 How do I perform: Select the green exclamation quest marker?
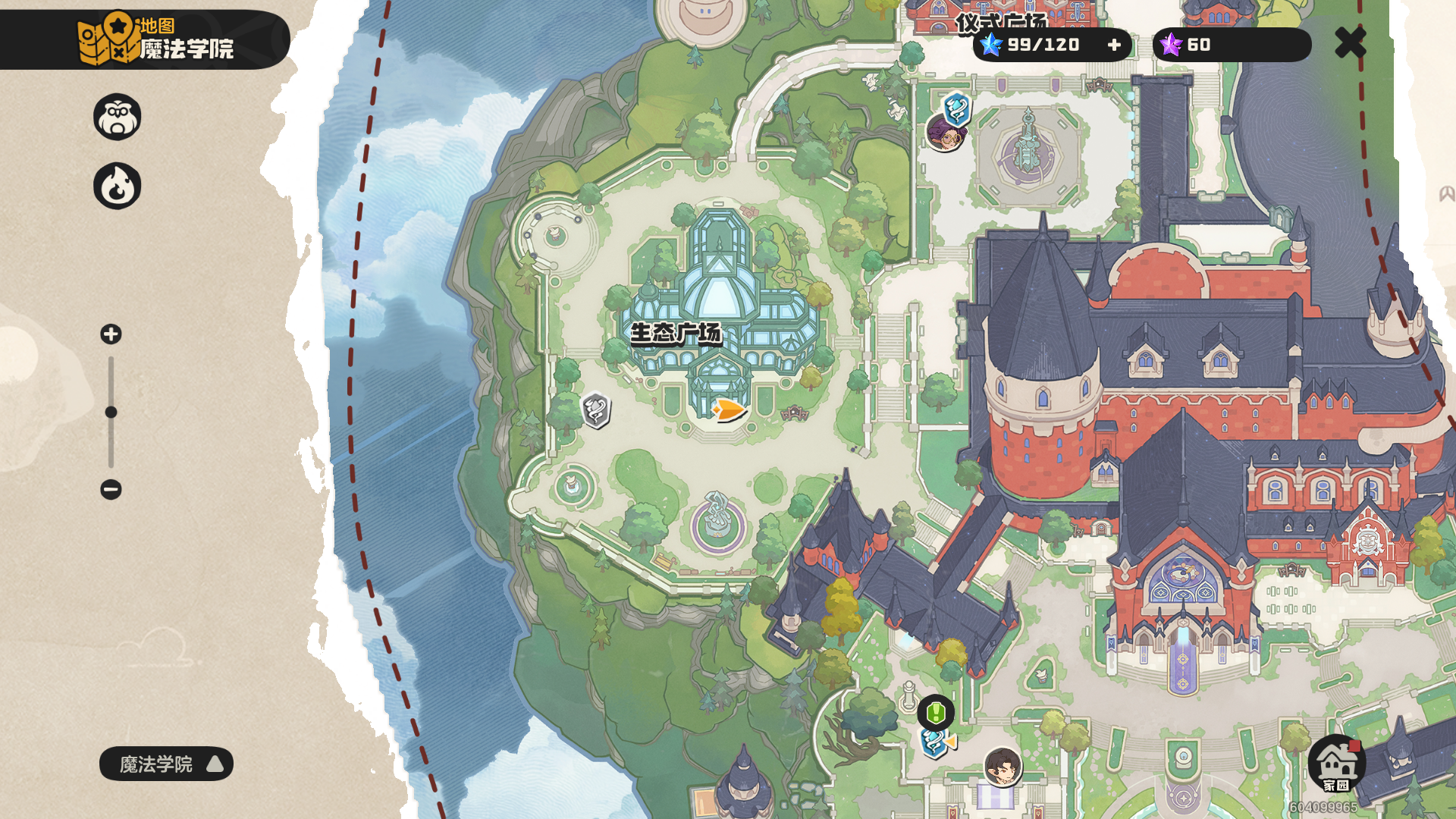936,713
